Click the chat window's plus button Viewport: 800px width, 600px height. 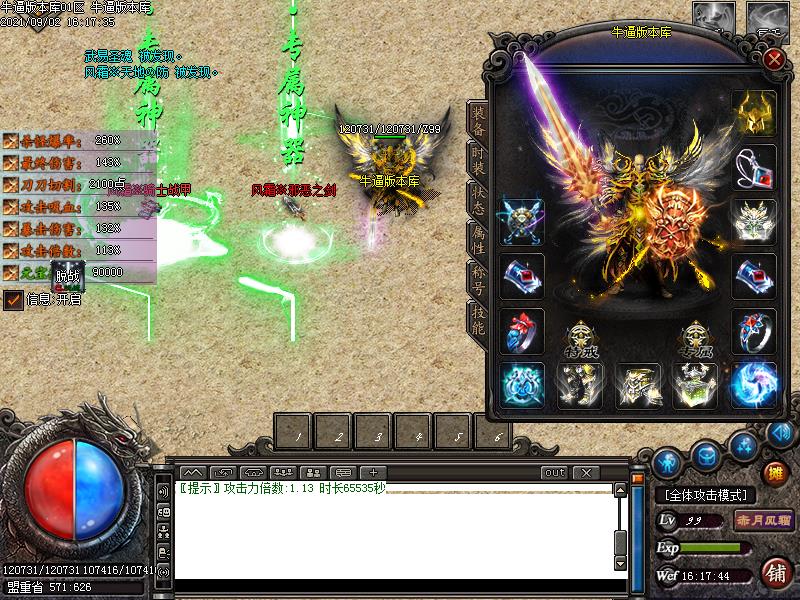point(373,472)
